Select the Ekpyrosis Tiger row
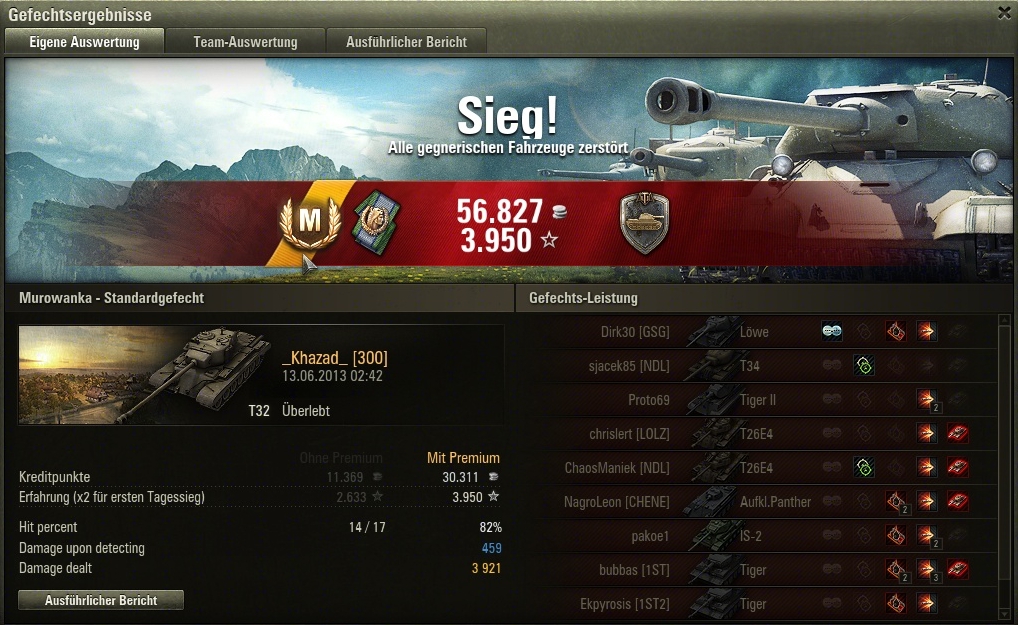The height and width of the screenshot is (625, 1018). point(757,604)
